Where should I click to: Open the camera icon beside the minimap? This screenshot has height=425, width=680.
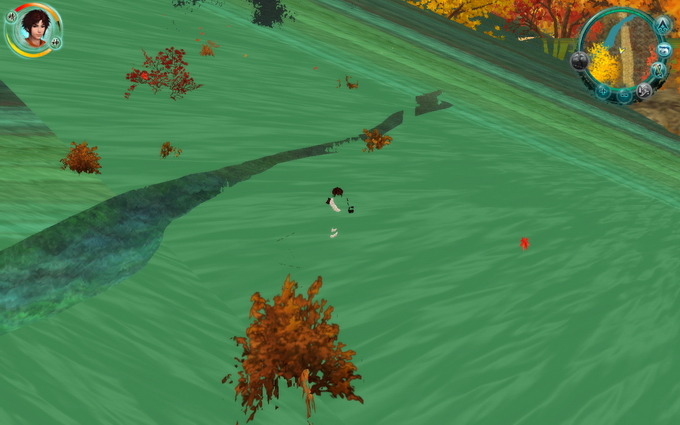pyautogui.click(x=666, y=48)
